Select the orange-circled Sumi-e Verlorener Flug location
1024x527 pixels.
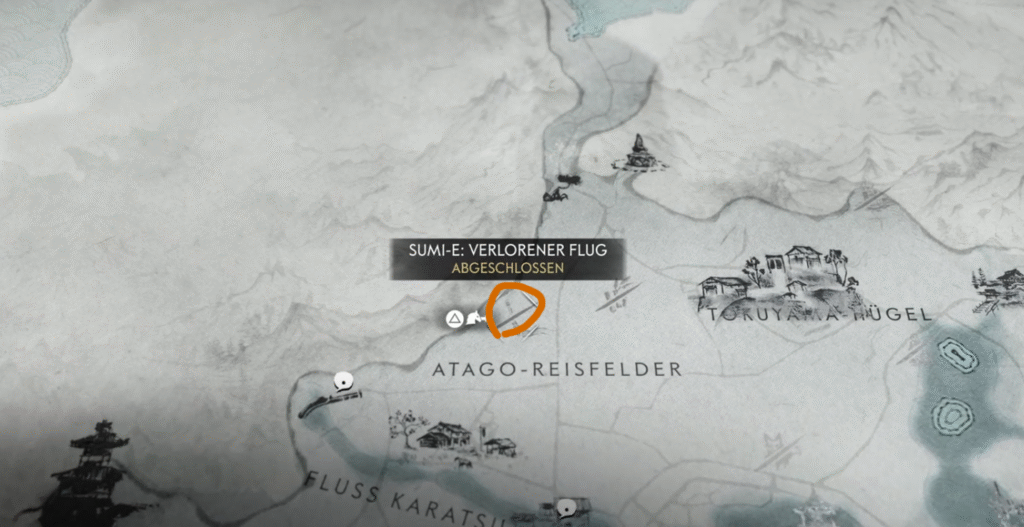pyautogui.click(x=516, y=311)
